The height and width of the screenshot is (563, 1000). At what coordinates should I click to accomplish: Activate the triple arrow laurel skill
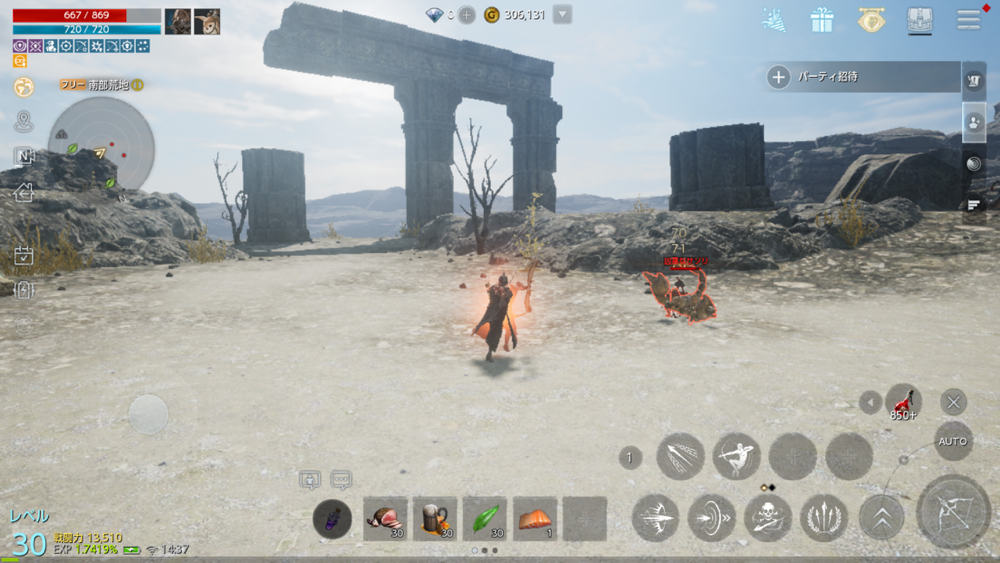(x=825, y=518)
